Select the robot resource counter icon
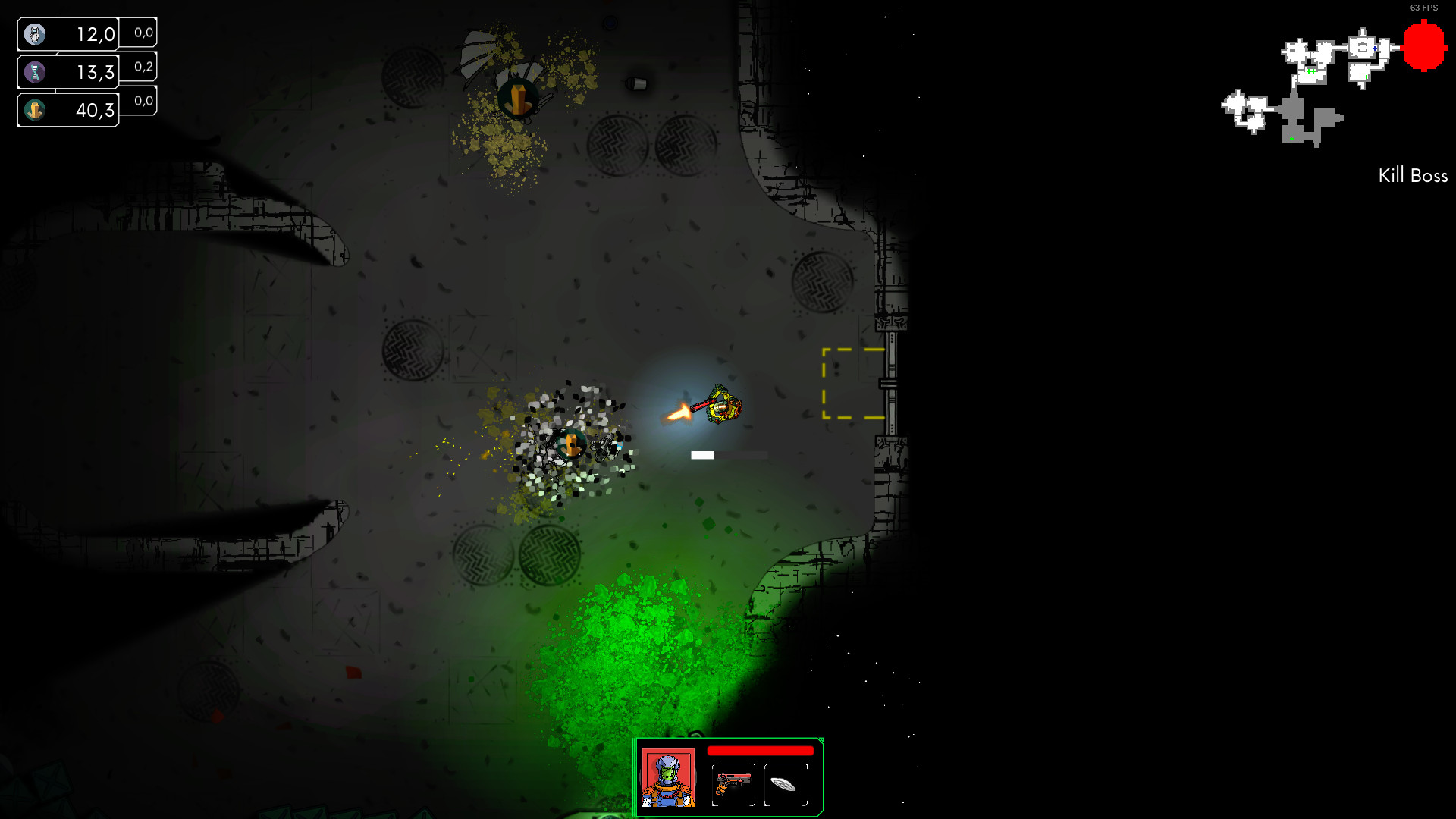 pos(36,33)
